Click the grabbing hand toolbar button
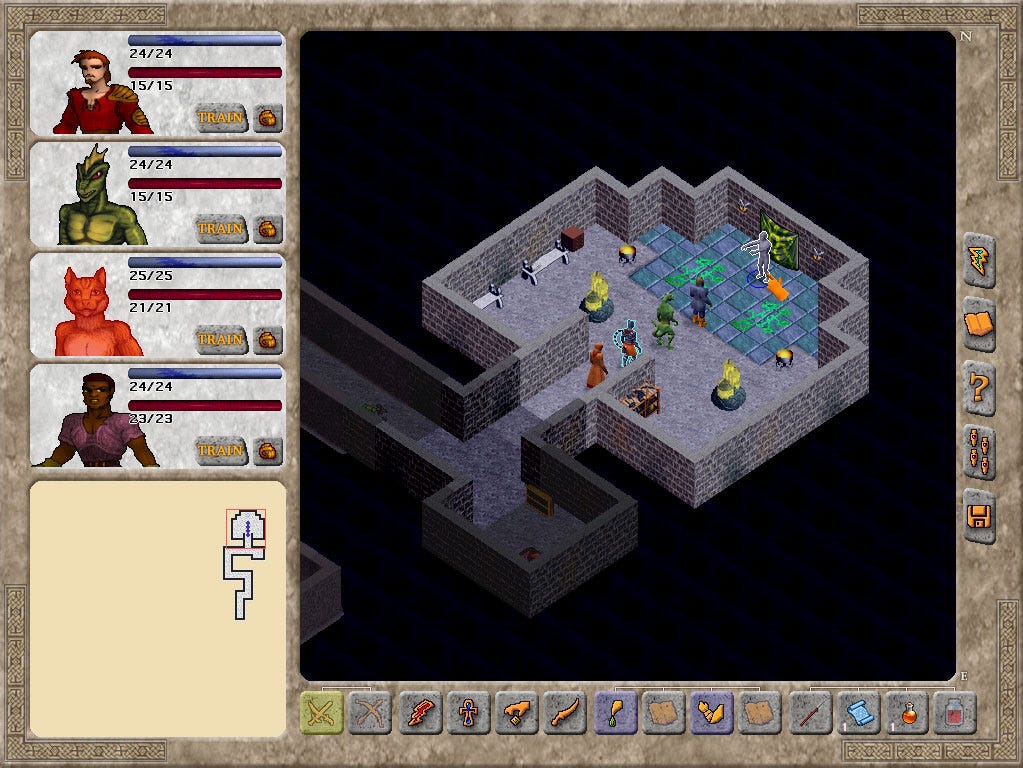The image size is (1023, 768). point(518,713)
